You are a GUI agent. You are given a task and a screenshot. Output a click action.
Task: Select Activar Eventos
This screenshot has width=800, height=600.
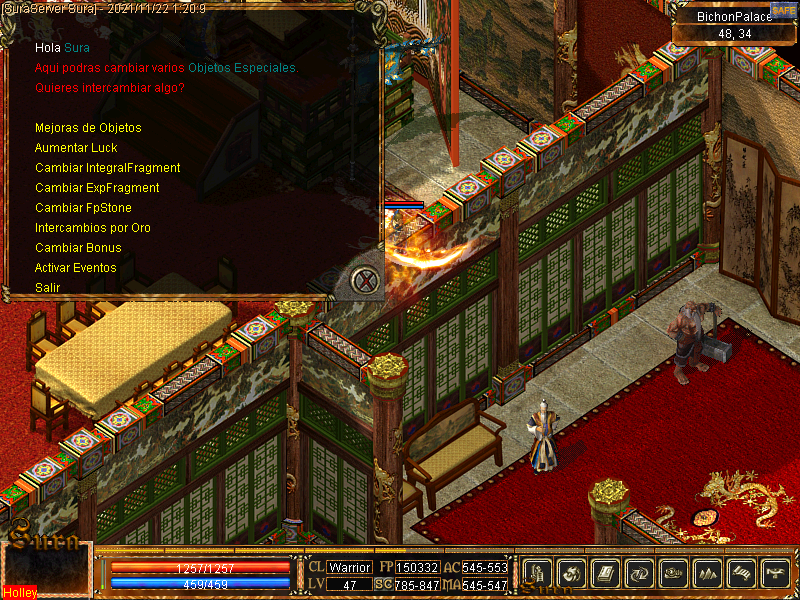76,268
